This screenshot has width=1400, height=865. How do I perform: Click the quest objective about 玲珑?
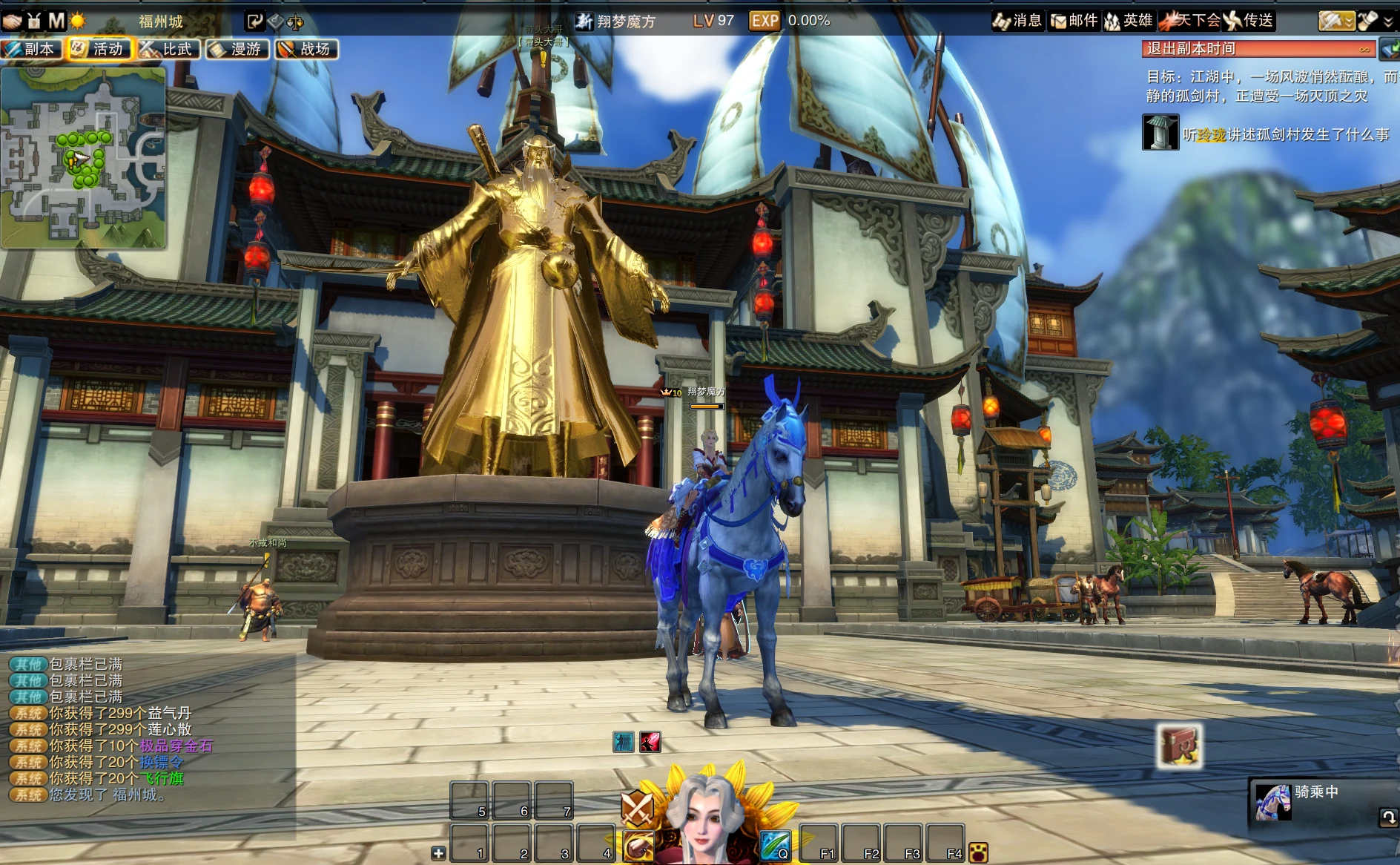point(1285,134)
